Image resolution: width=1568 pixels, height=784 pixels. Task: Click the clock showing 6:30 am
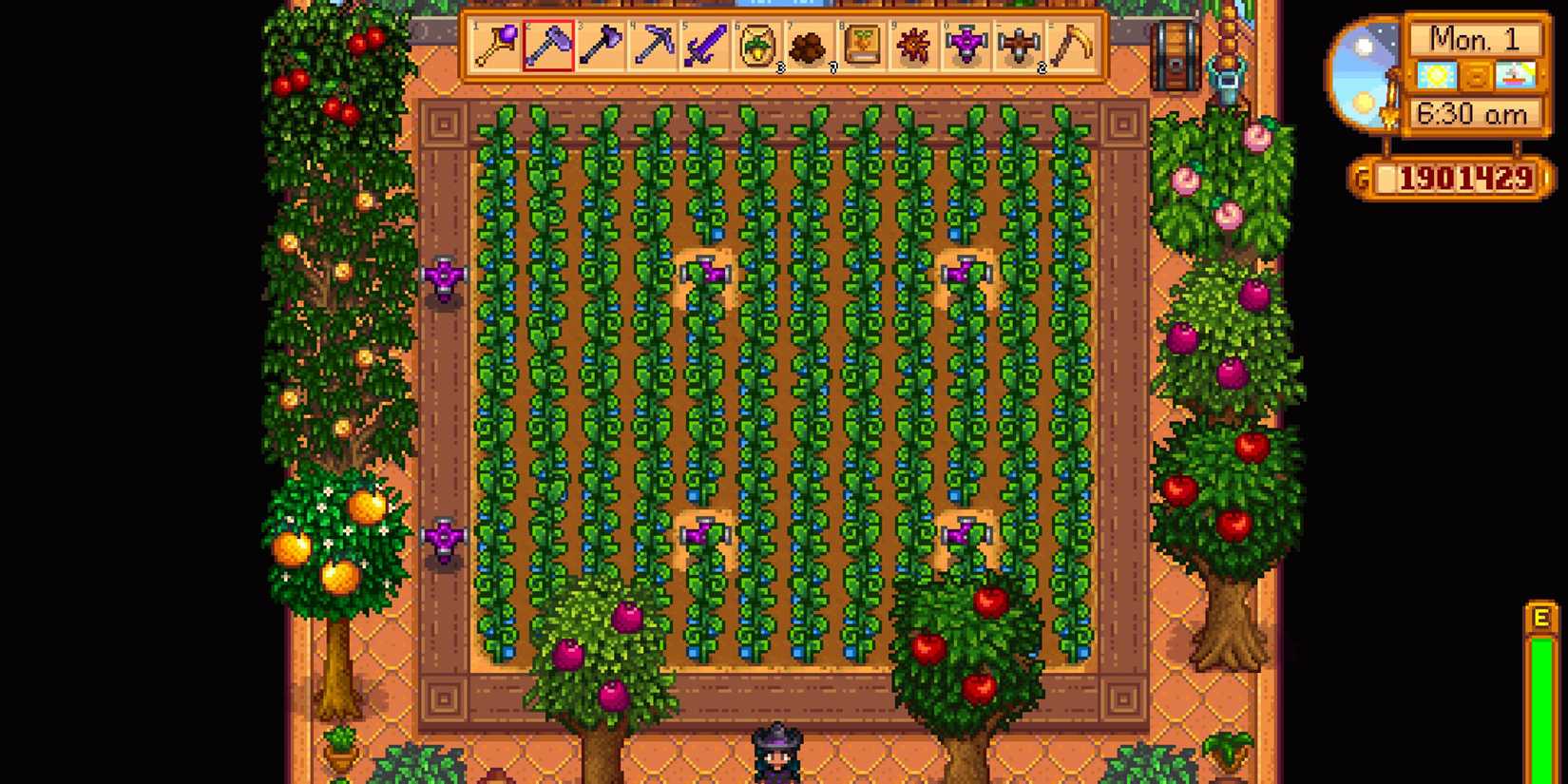[x=1476, y=112]
